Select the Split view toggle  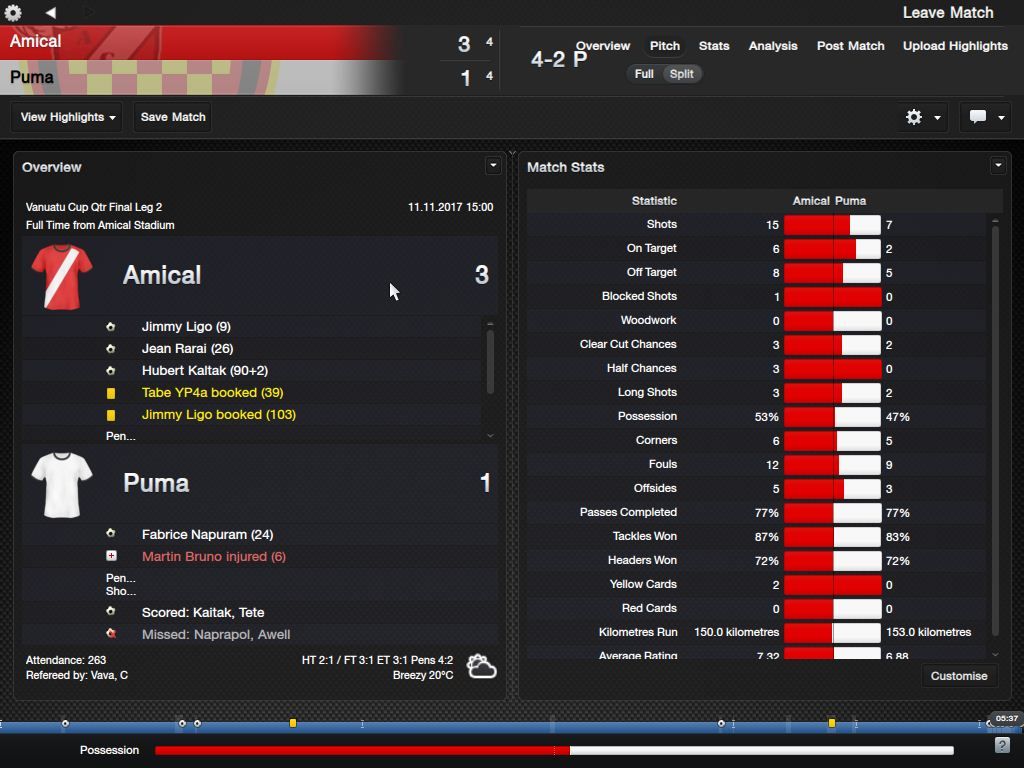click(682, 74)
